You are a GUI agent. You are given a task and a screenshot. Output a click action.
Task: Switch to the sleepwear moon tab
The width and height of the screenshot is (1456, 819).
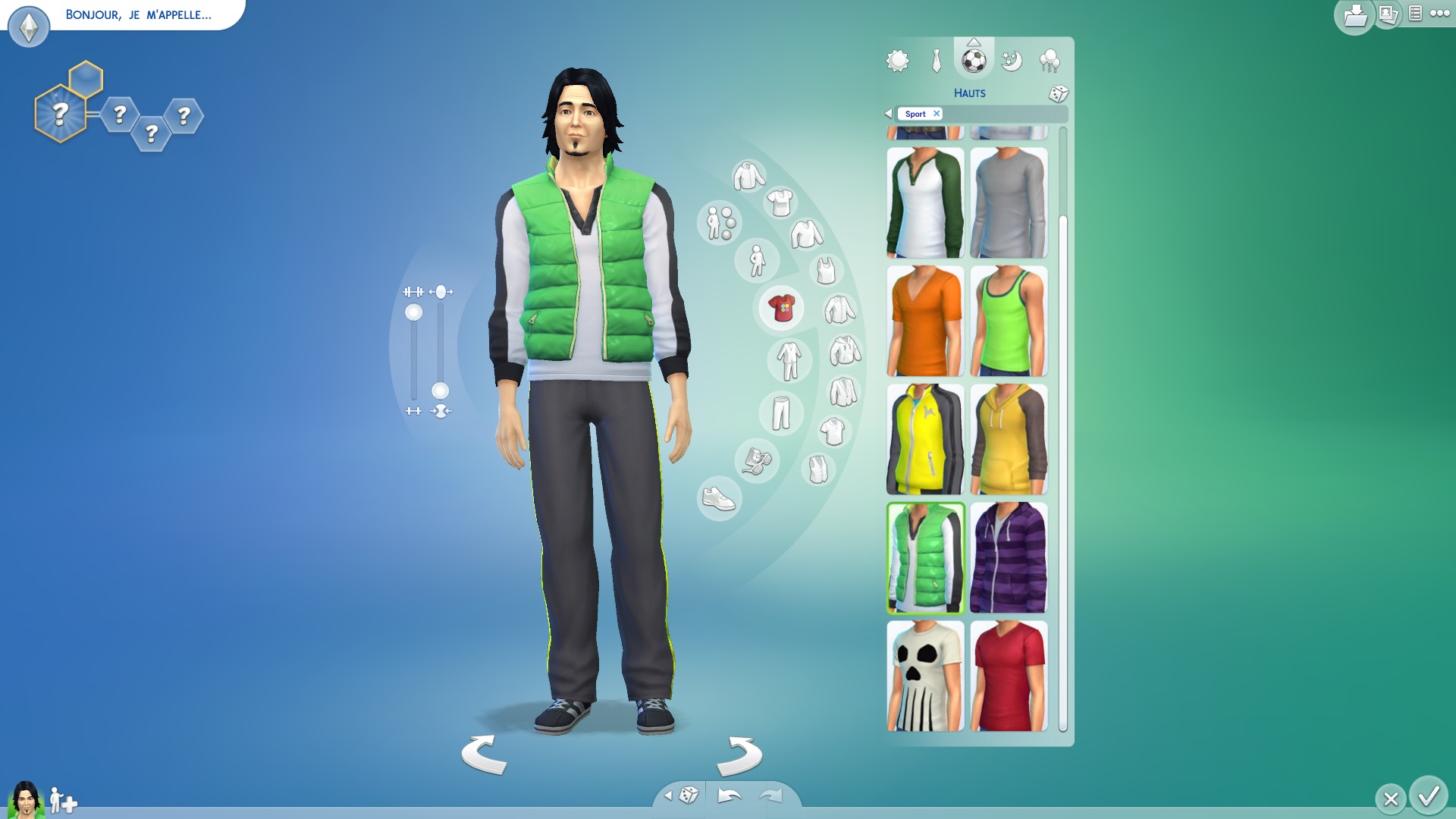click(x=1011, y=61)
